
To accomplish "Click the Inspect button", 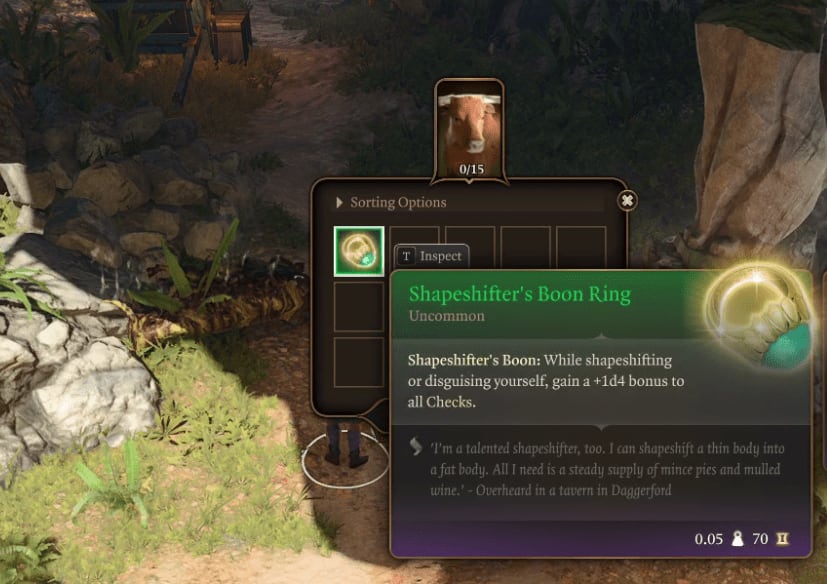I will pos(432,256).
